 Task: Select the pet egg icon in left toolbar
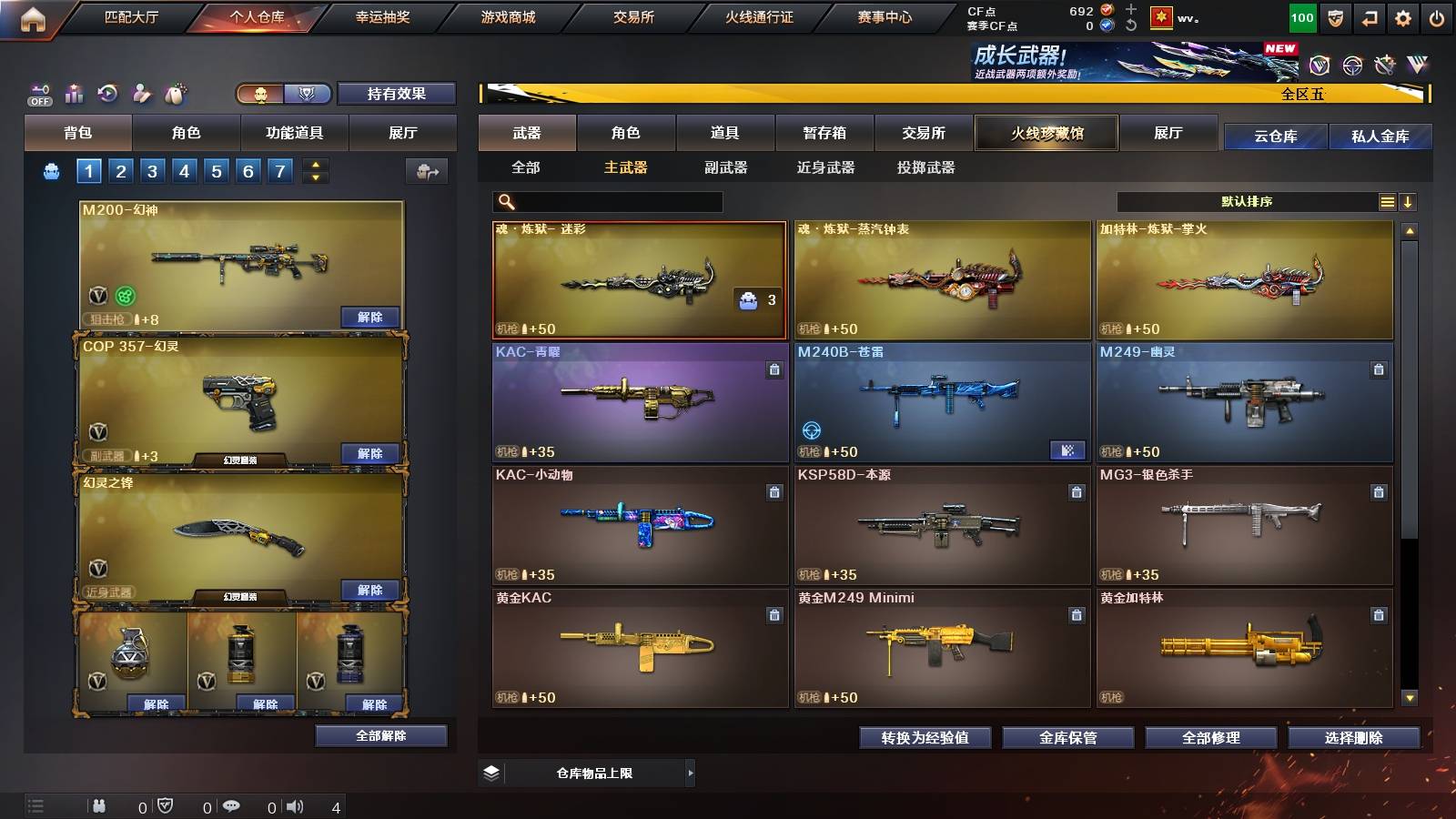coord(175,93)
